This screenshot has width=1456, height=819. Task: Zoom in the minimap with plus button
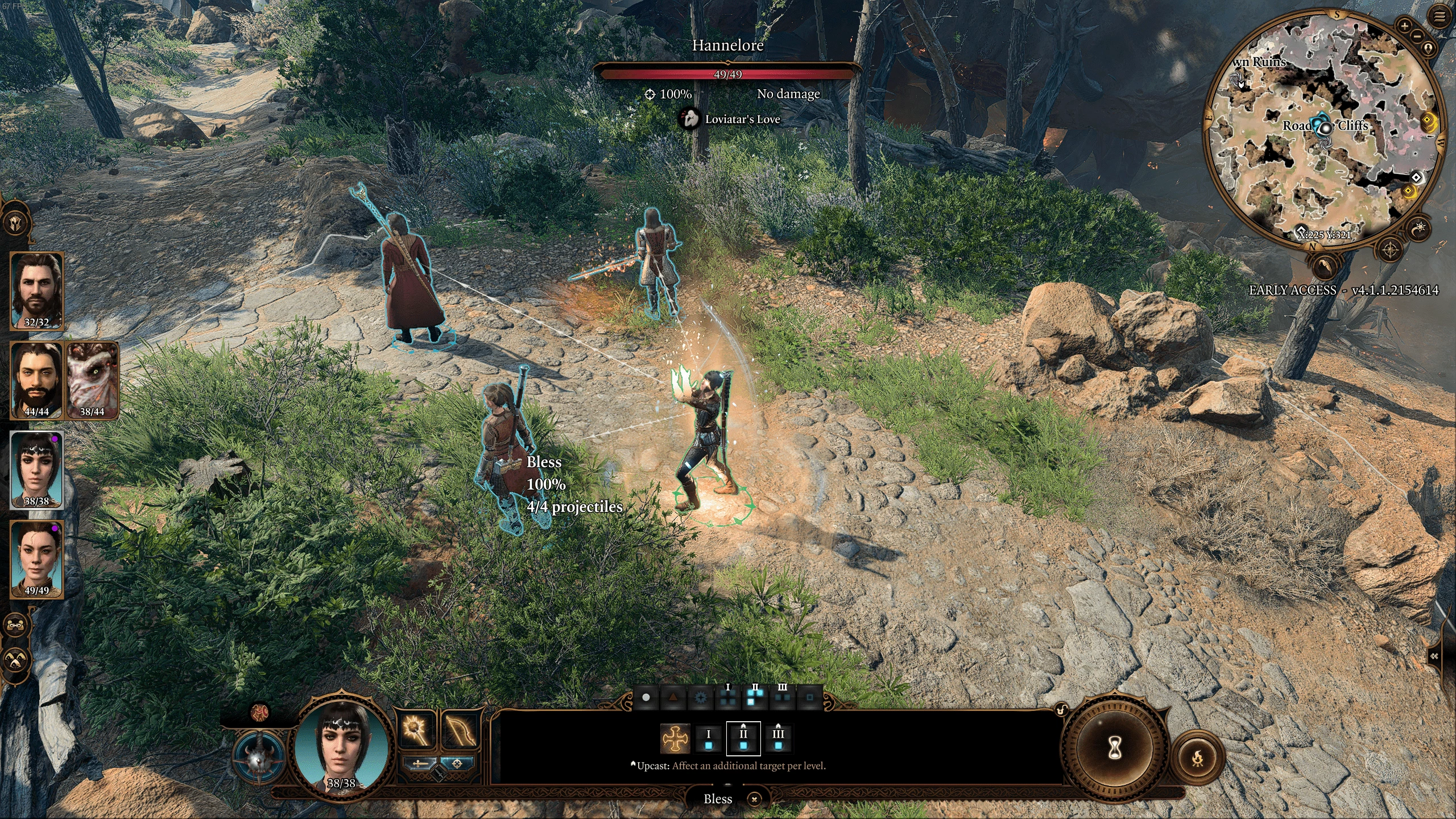tap(1404, 26)
